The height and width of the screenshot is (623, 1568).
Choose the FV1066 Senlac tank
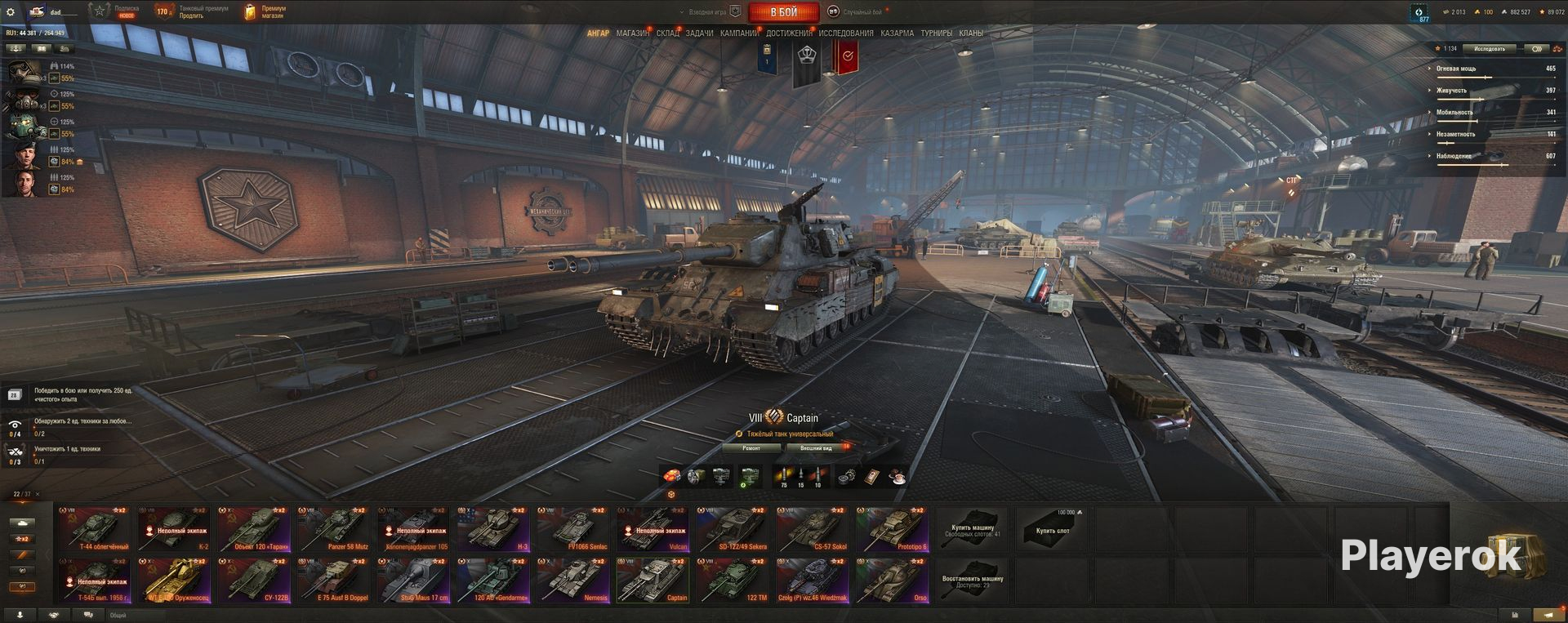[x=575, y=529]
